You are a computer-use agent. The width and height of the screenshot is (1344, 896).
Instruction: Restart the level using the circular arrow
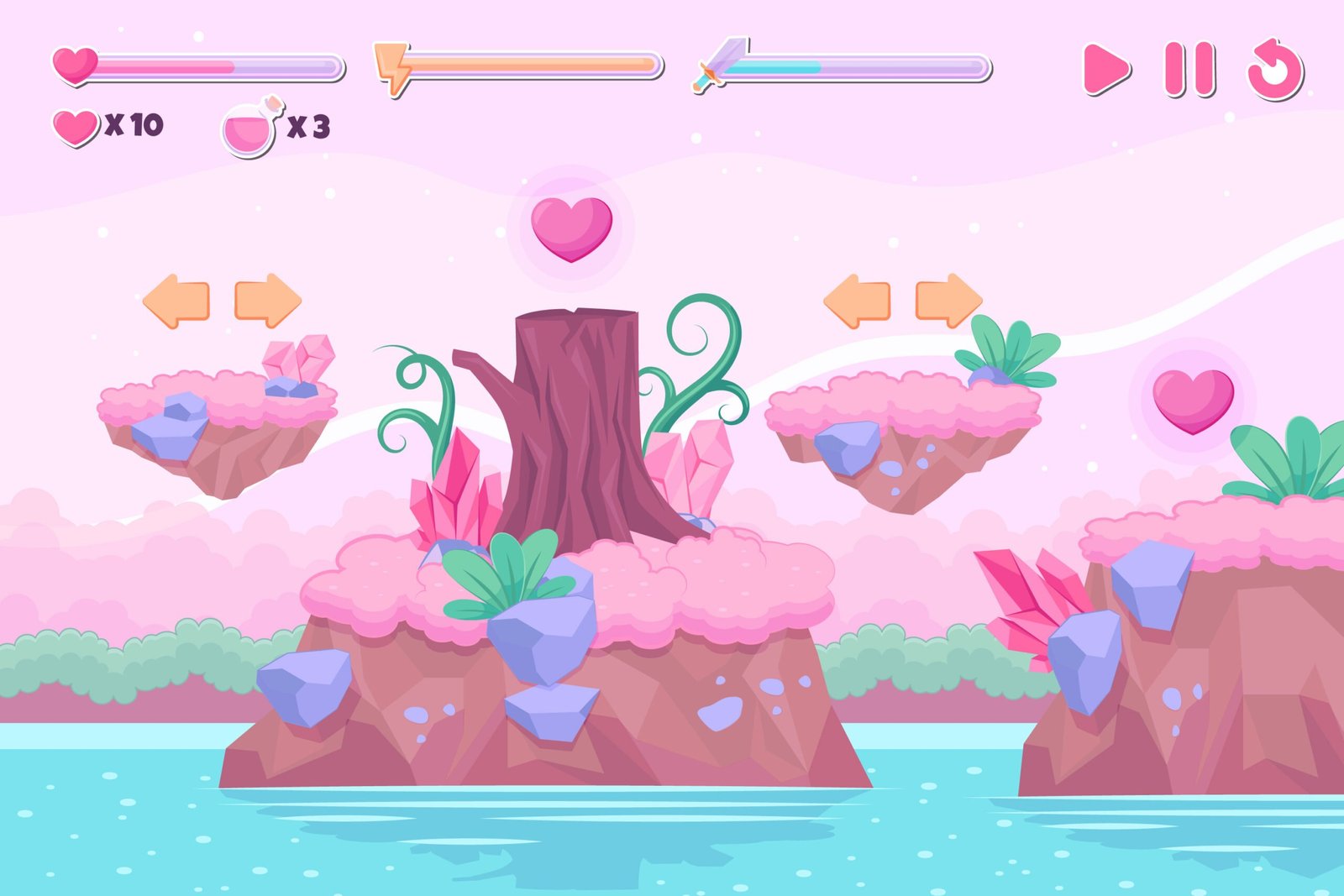pos(1275,71)
